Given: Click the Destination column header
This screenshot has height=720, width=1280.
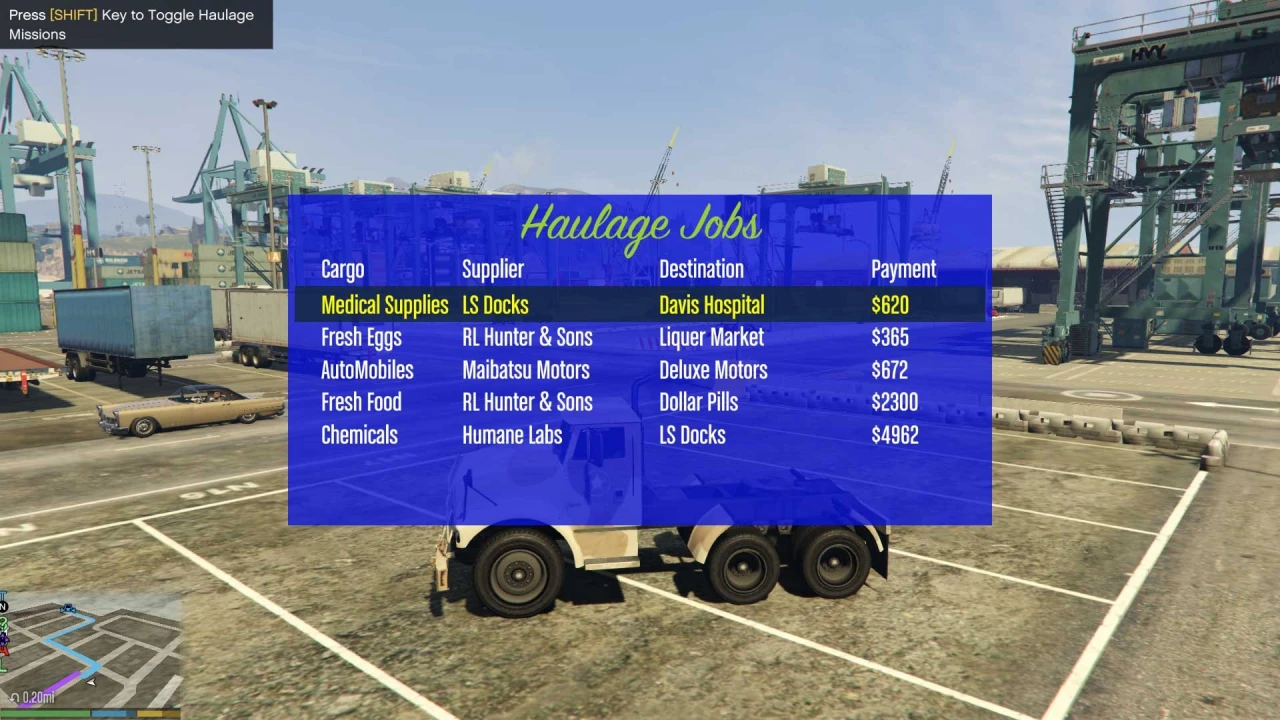Looking at the screenshot, I should click(x=701, y=269).
